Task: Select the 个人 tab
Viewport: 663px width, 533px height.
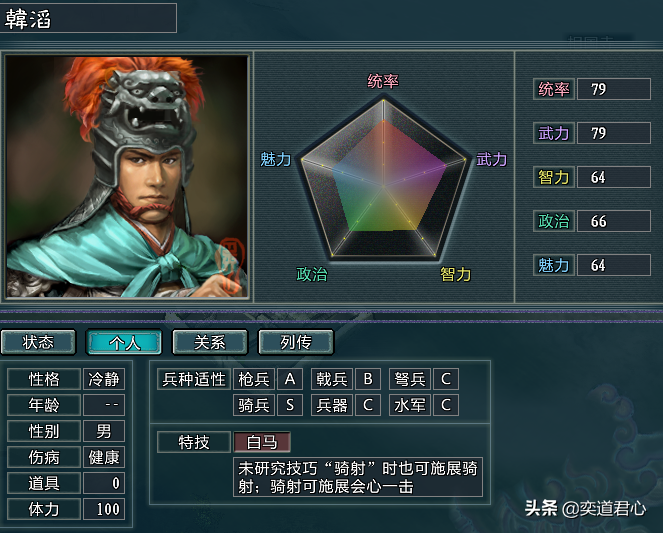Action: pyautogui.click(x=124, y=342)
